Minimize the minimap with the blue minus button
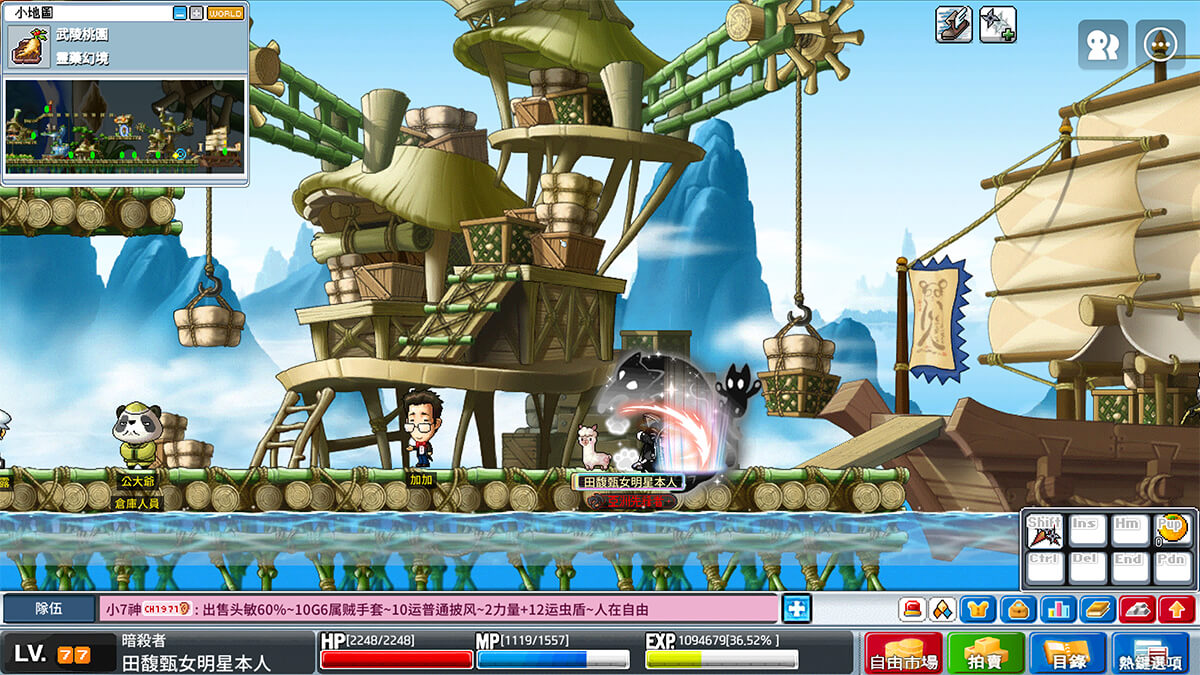 [180, 14]
